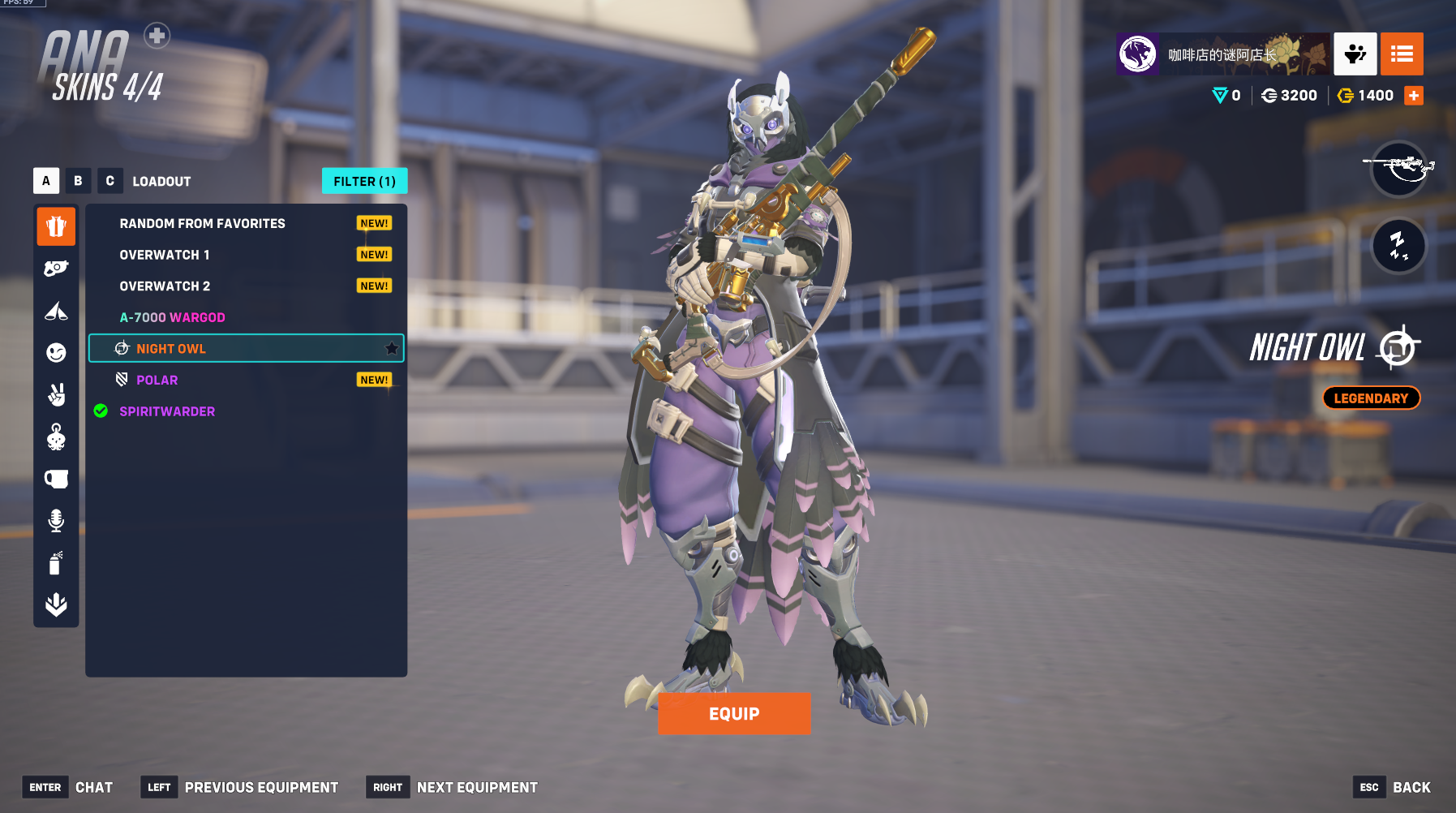Select the Overwatch 1 skin

(x=165, y=255)
